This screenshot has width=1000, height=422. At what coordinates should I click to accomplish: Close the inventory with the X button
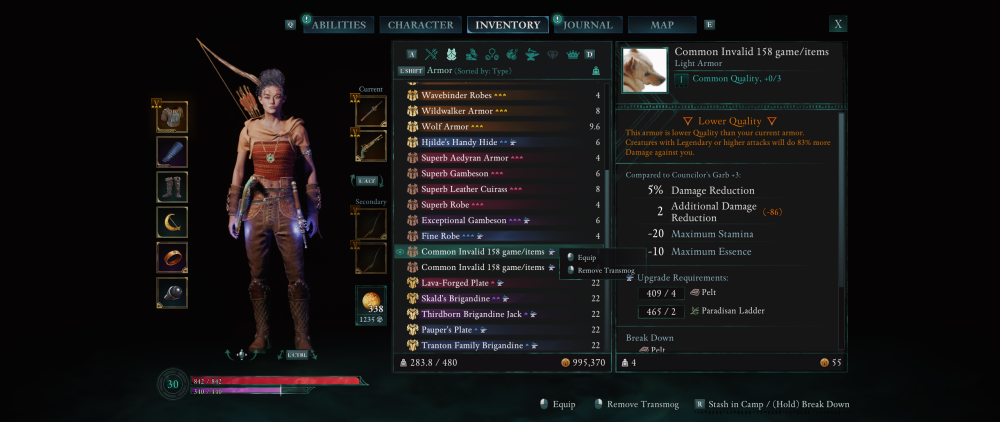pos(838,24)
